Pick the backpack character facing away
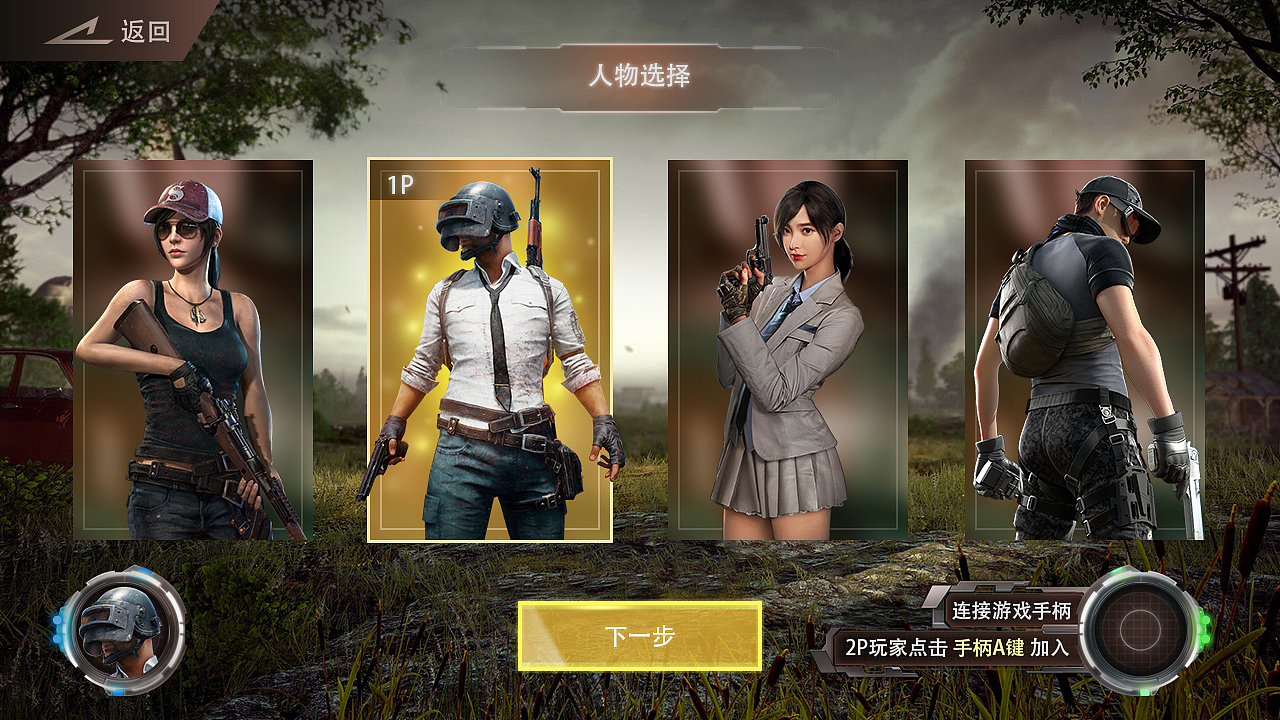The height and width of the screenshot is (720, 1280). [1087, 350]
